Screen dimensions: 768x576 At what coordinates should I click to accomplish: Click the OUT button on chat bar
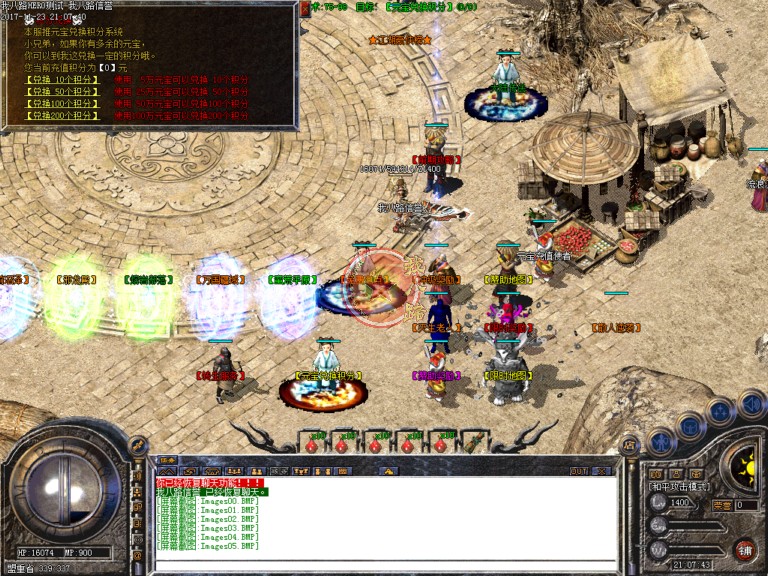point(579,469)
